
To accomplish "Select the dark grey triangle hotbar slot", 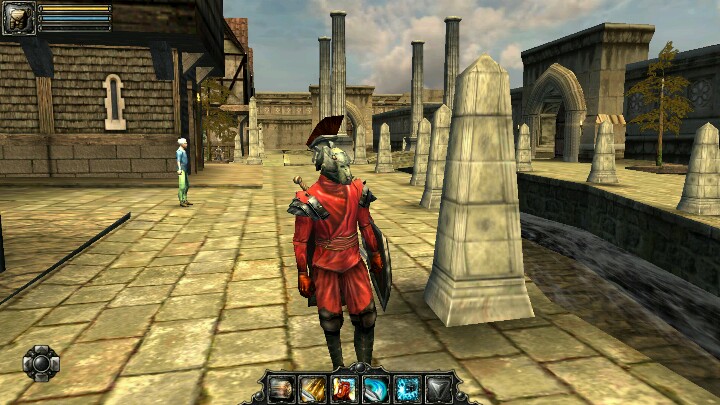I will 438,389.
